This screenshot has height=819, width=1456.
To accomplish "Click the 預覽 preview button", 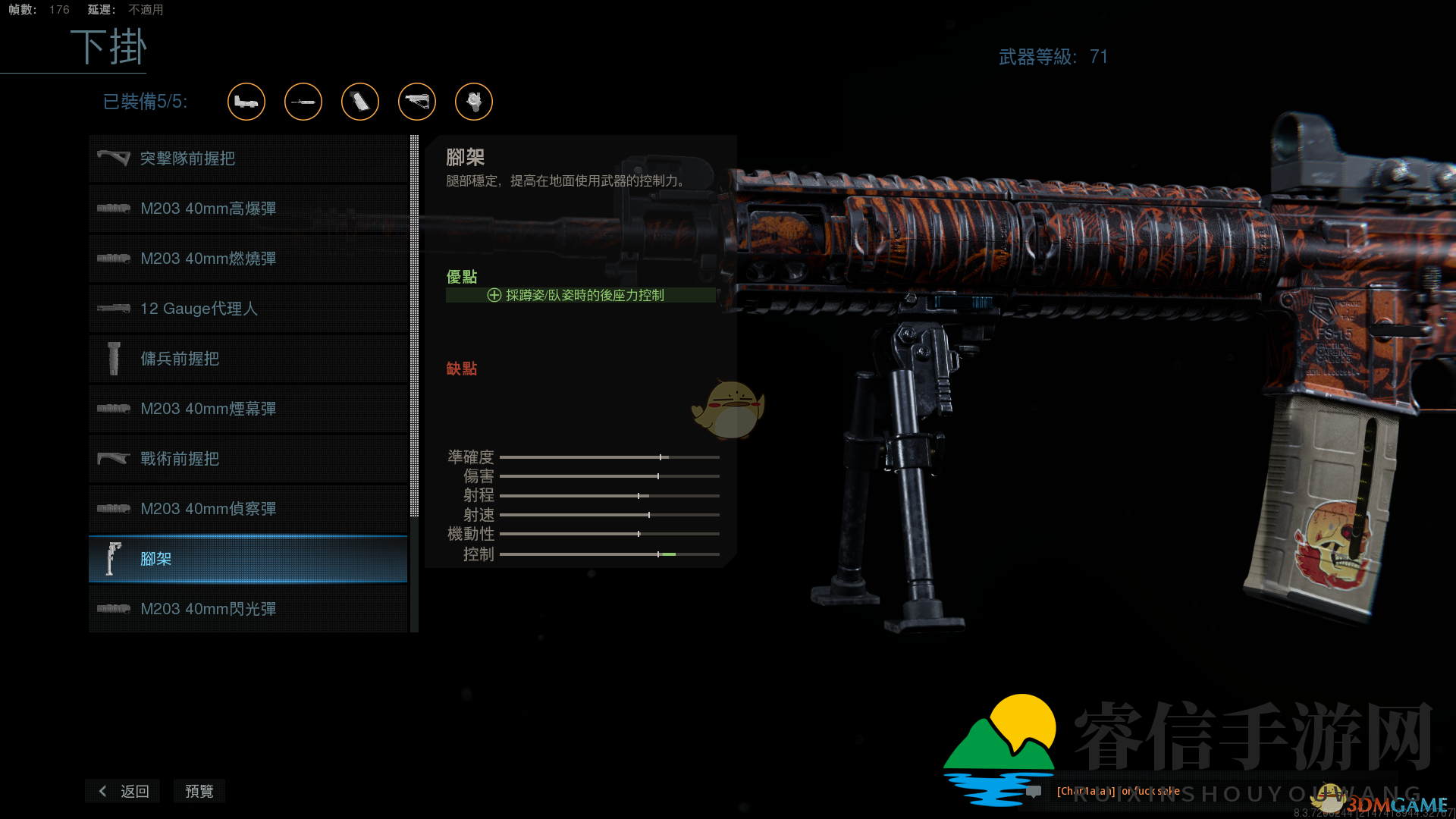I will 199,791.
